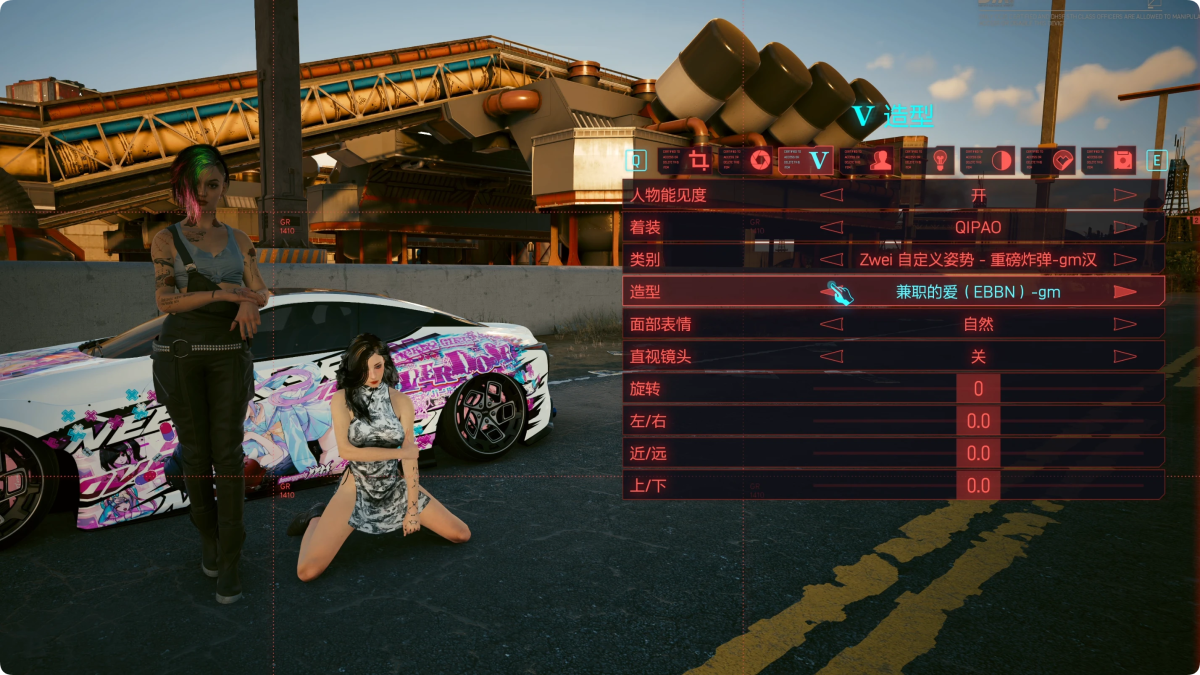Open the half-circle effects tab

1001,160
